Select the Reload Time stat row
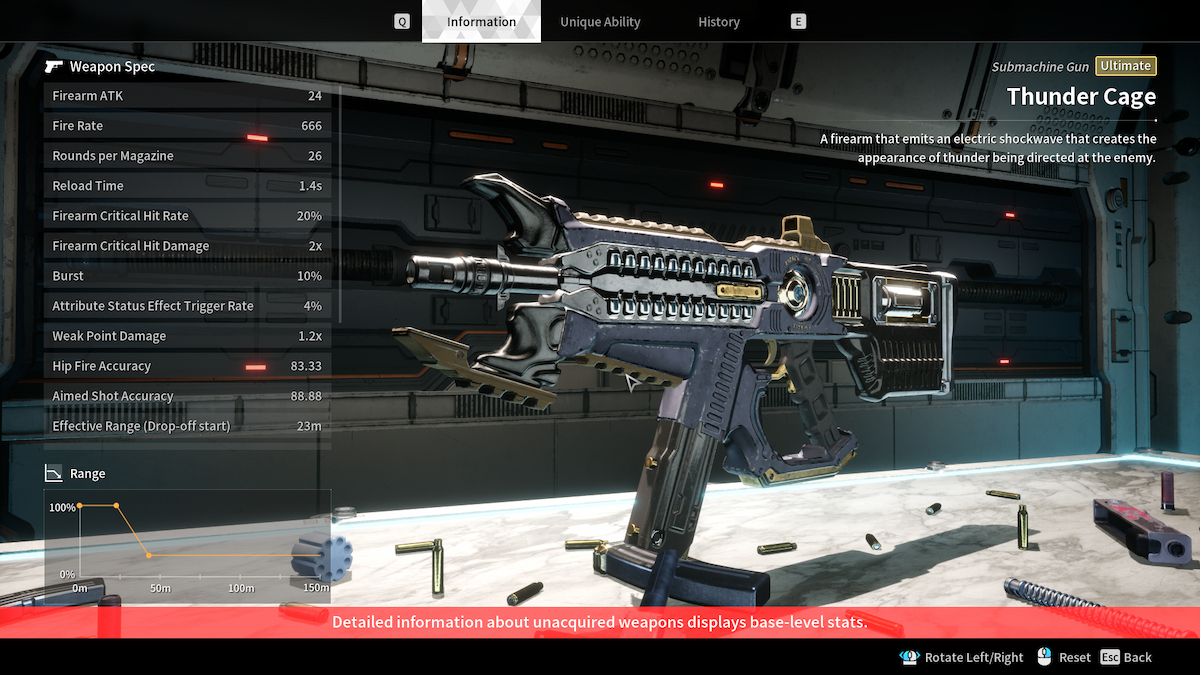The image size is (1200, 675). pyautogui.click(x=187, y=186)
